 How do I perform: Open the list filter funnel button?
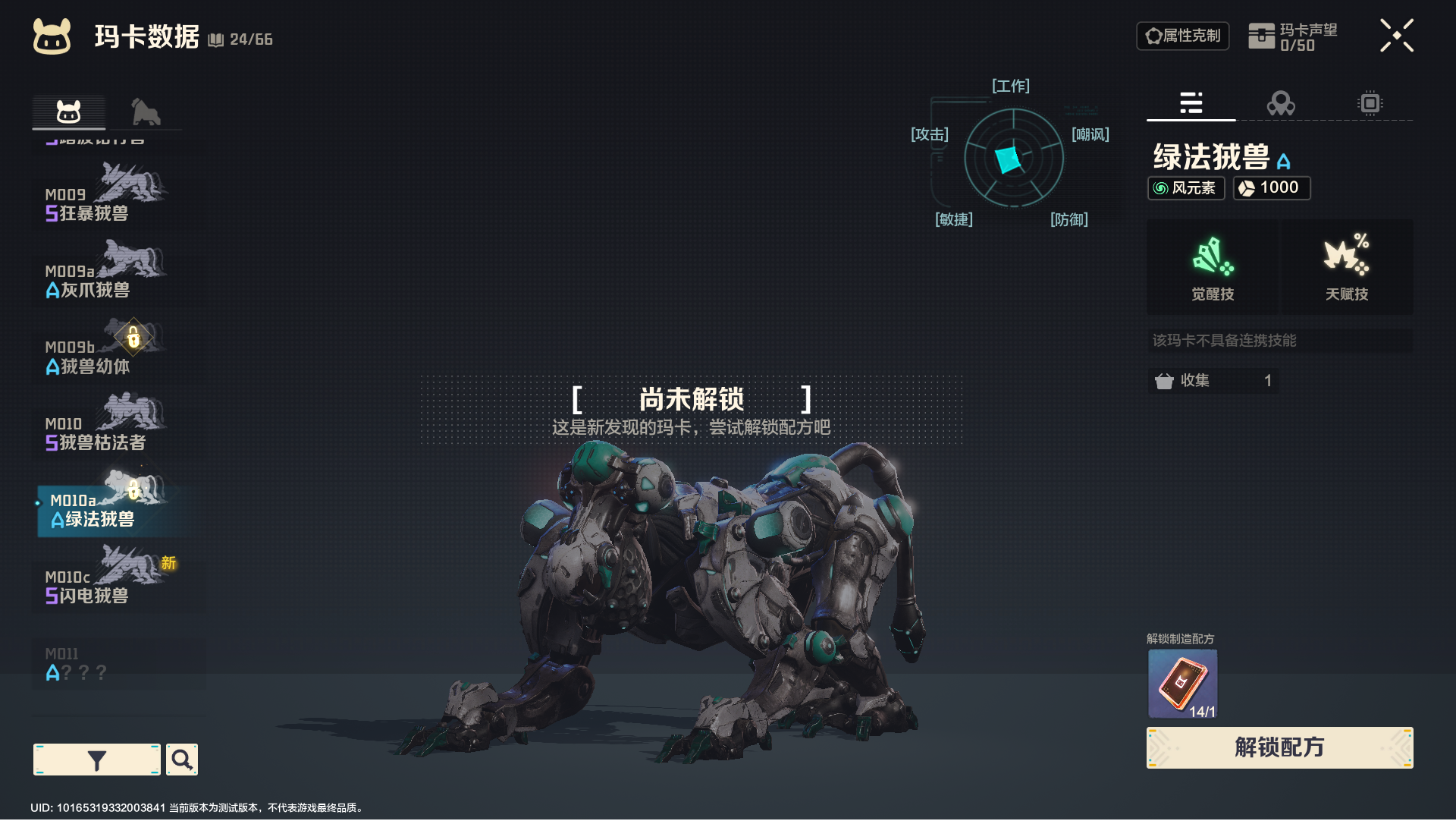coord(97,760)
